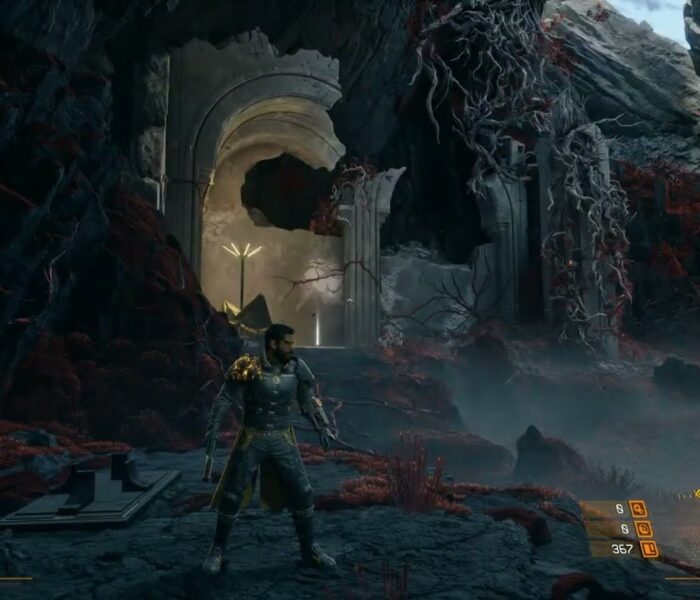Select the orange circular orb icon

(644, 528)
